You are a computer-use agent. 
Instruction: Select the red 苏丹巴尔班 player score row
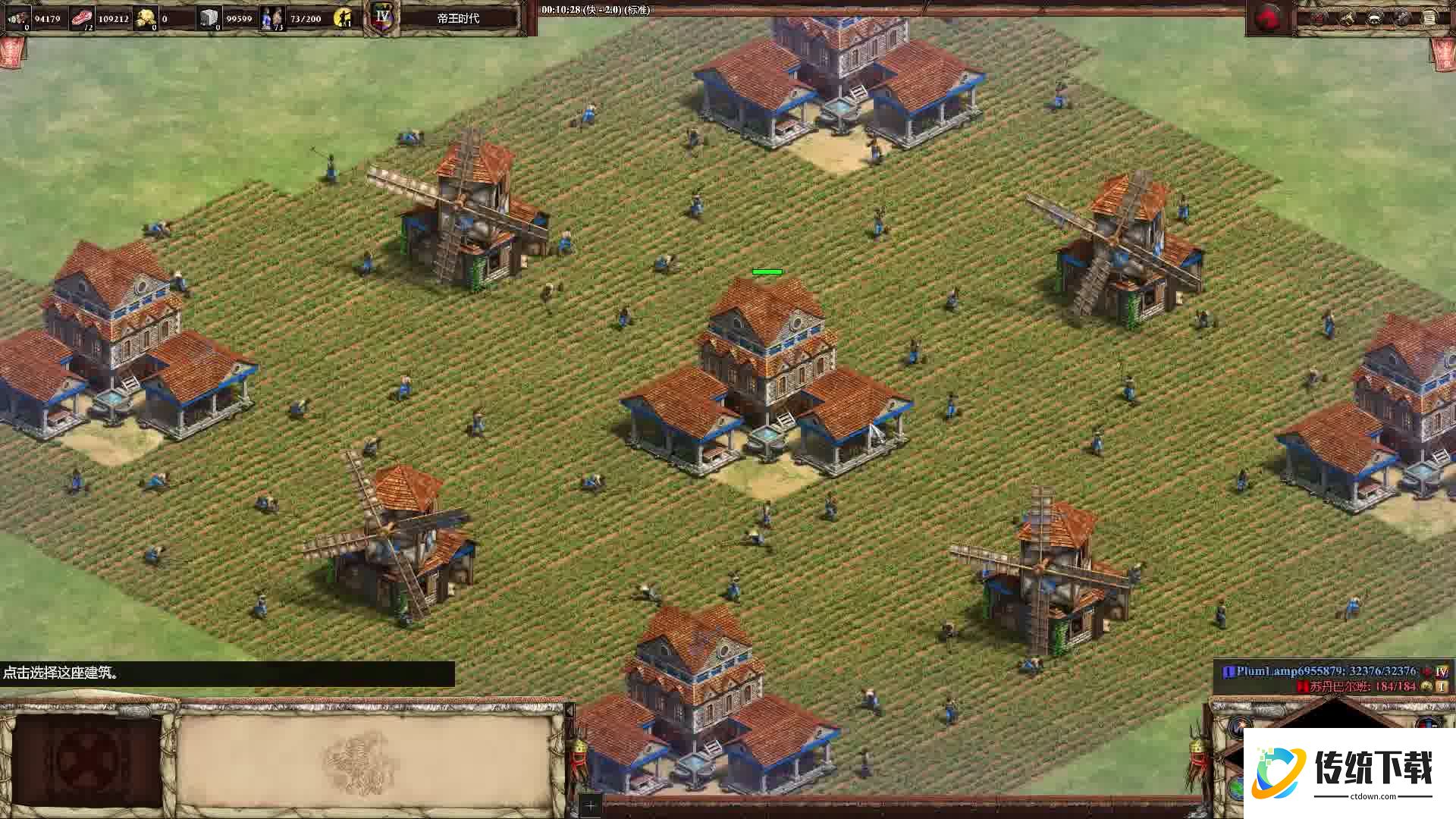1357,686
